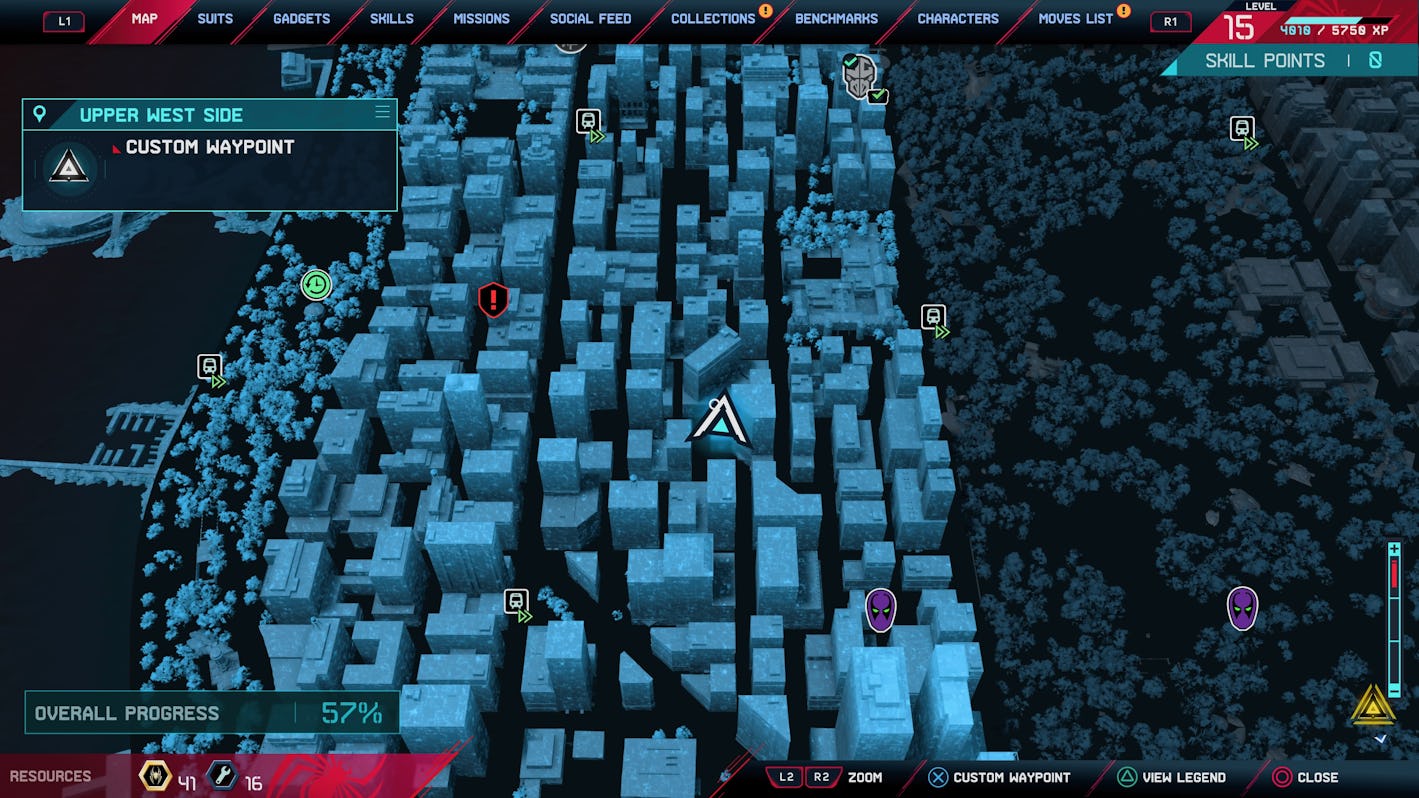
Task: Switch to the Benchmarks tab
Action: click(x=836, y=19)
